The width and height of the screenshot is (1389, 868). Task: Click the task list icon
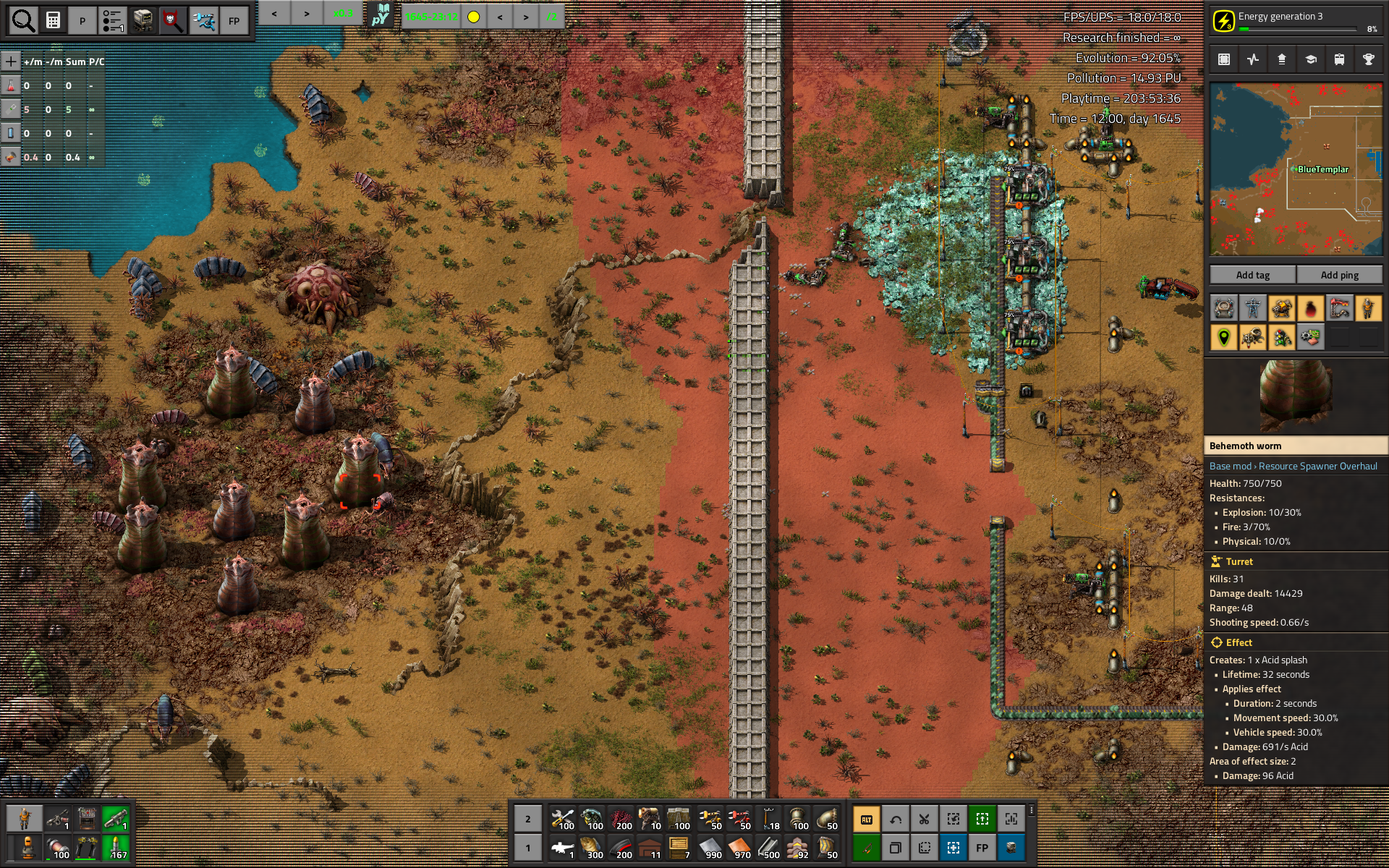pyautogui.click(x=113, y=21)
